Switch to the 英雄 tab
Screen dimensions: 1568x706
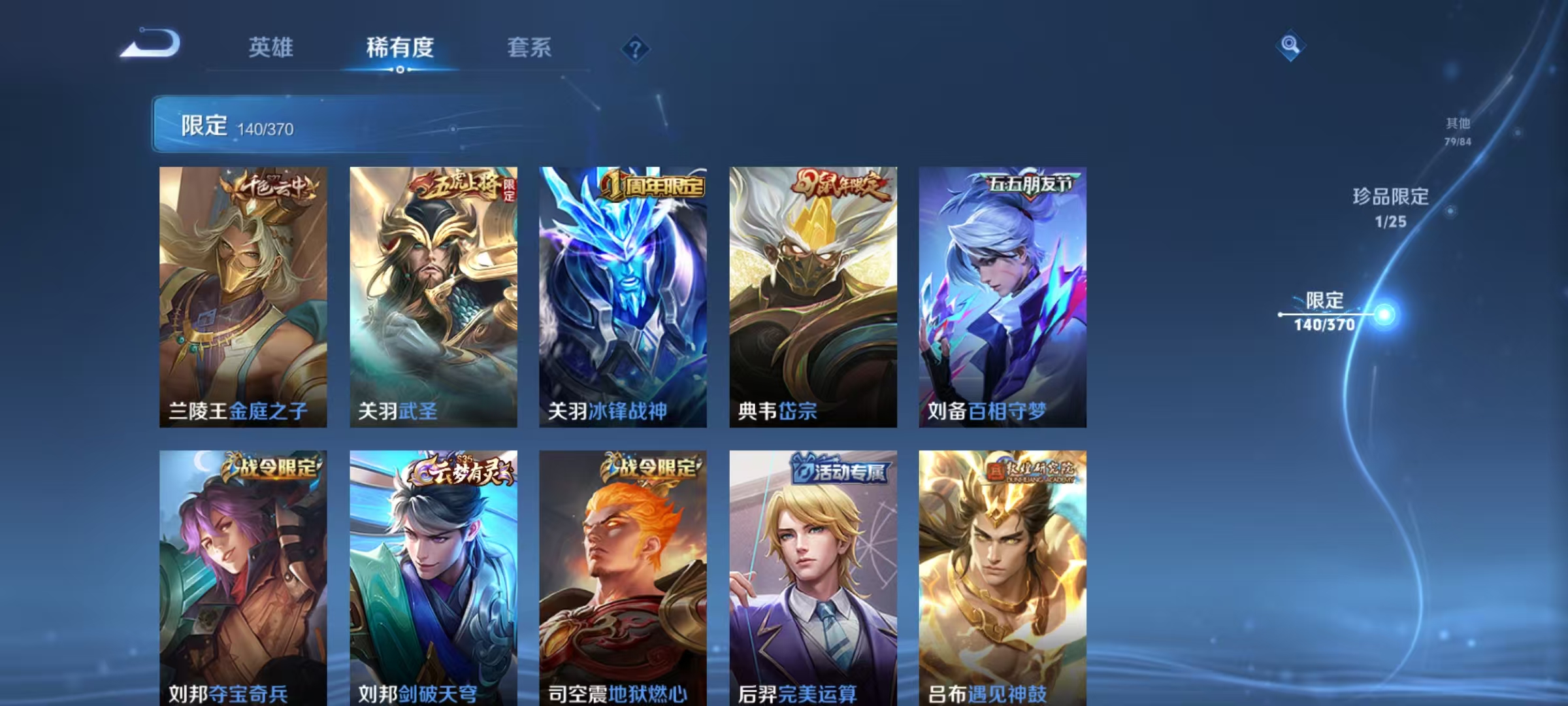tap(271, 48)
